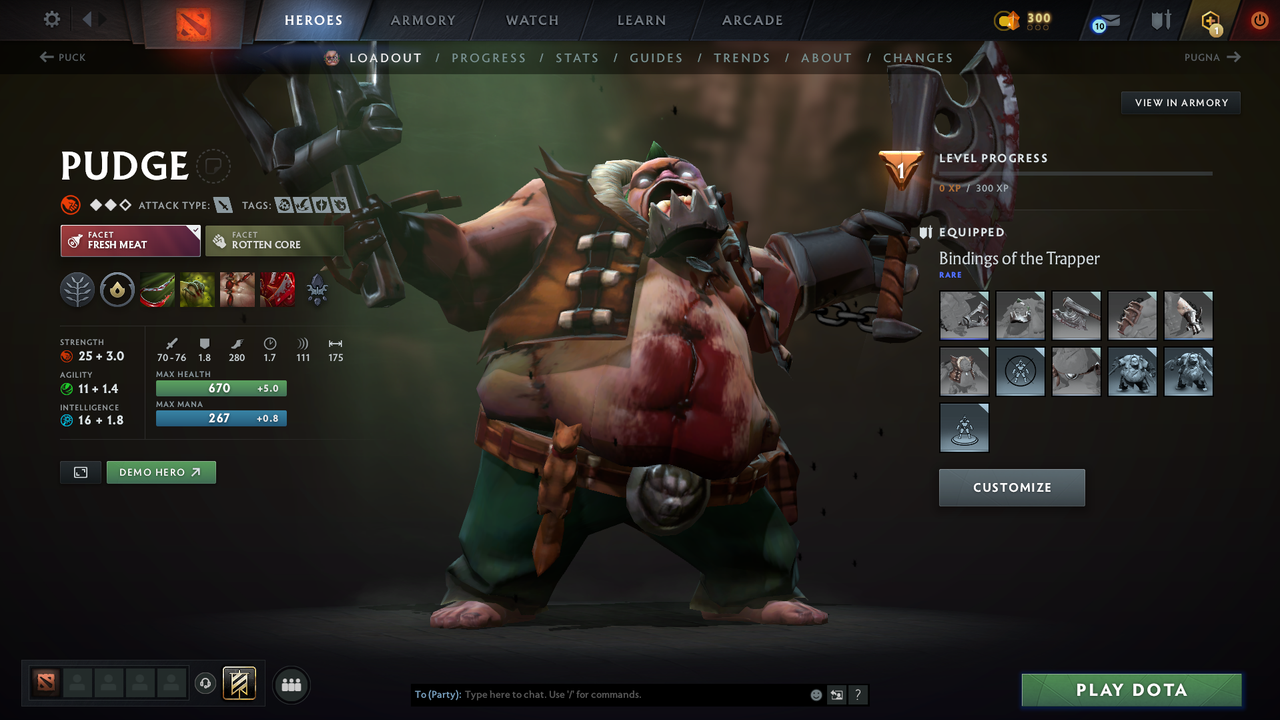Click the Demo Hero button
Viewport: 1280px width, 720px height.
[x=161, y=471]
